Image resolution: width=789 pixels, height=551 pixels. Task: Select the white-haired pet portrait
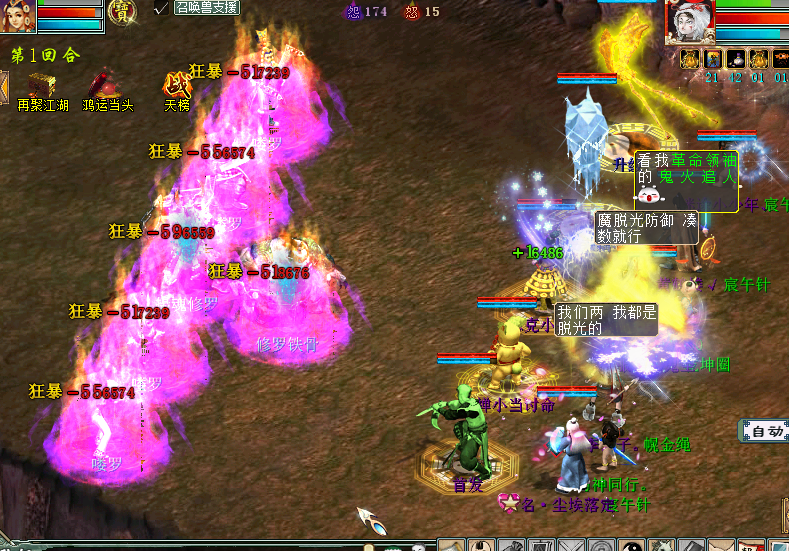689,21
